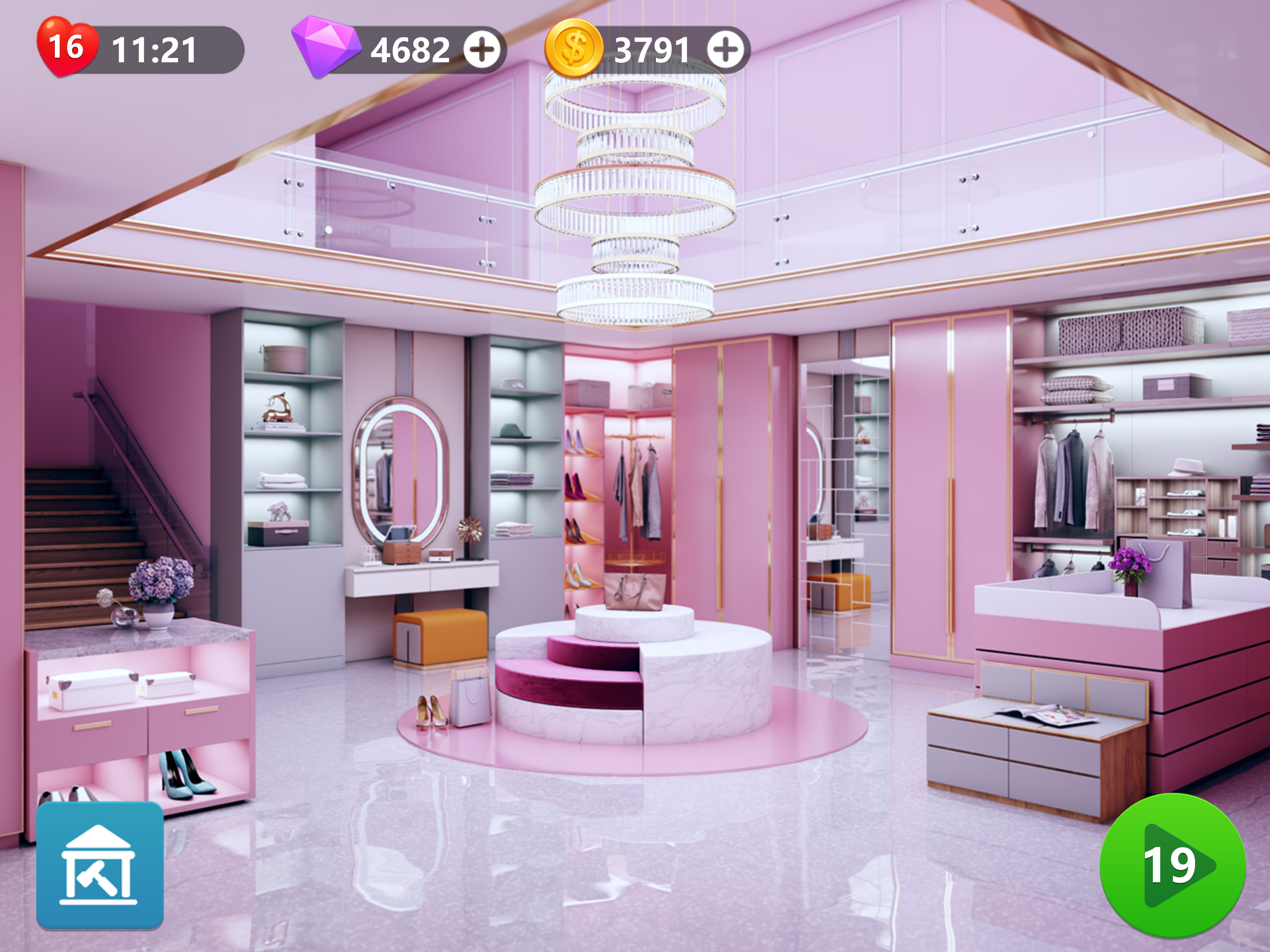Open the blue renovation hammer menu
1270x952 pixels.
tap(100, 865)
